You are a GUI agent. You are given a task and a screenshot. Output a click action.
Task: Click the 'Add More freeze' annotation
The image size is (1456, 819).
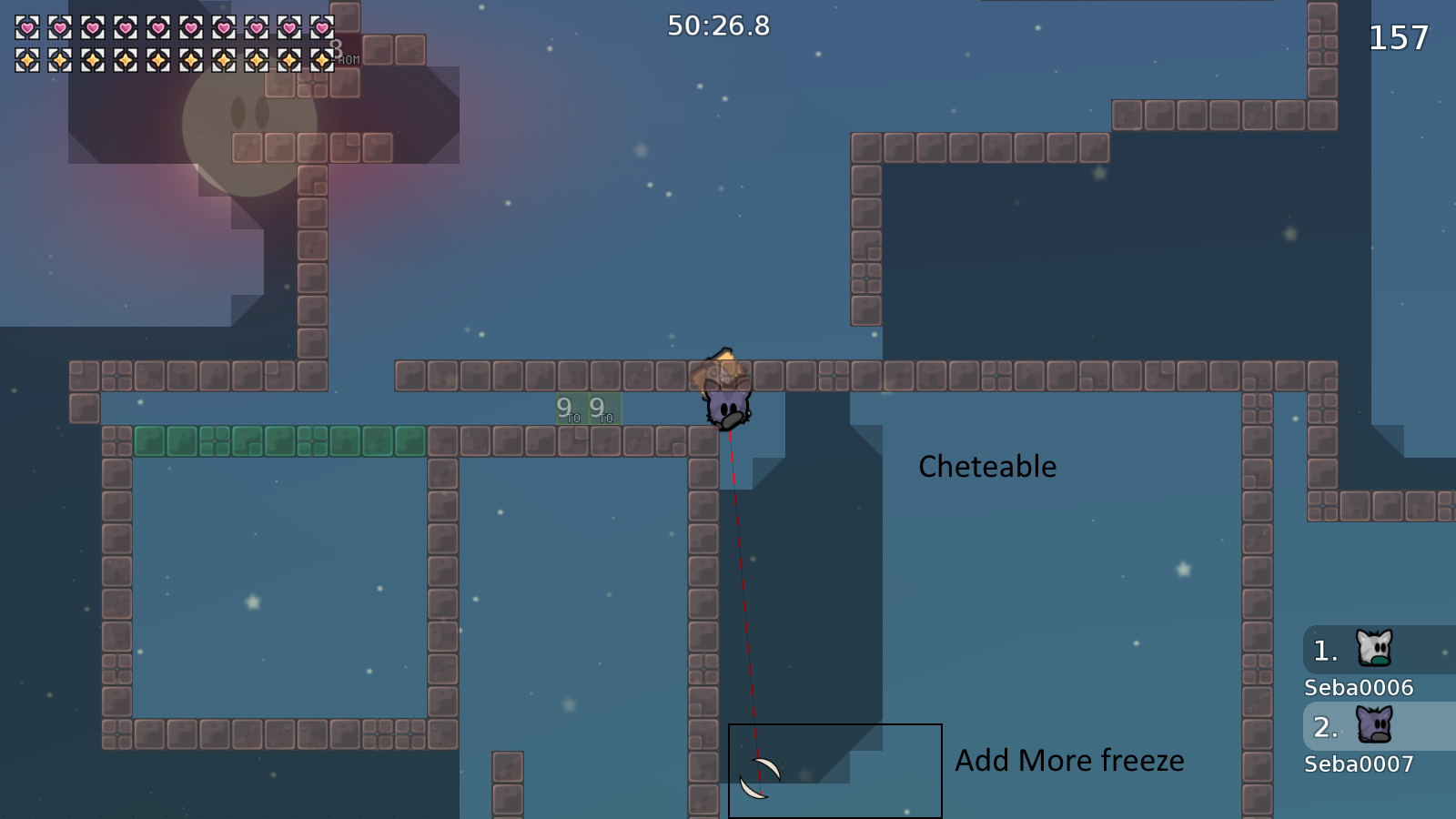(x=1070, y=761)
